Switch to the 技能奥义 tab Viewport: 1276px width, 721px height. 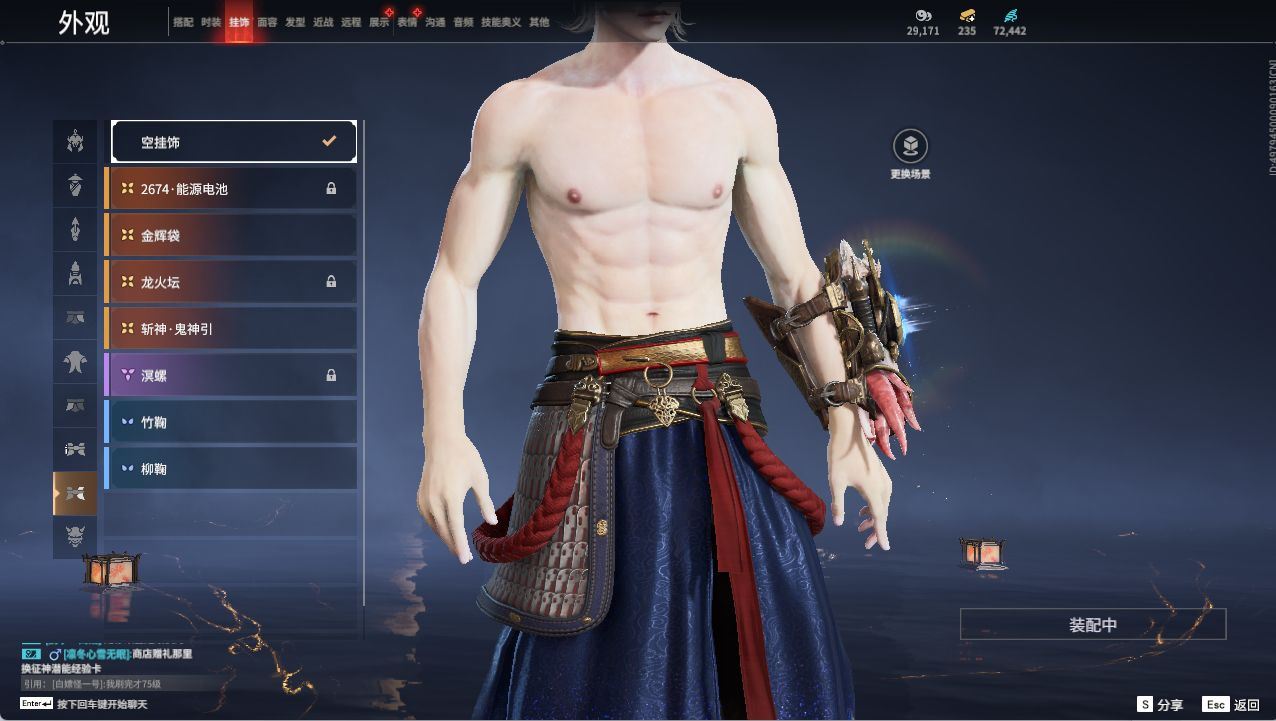(x=501, y=22)
